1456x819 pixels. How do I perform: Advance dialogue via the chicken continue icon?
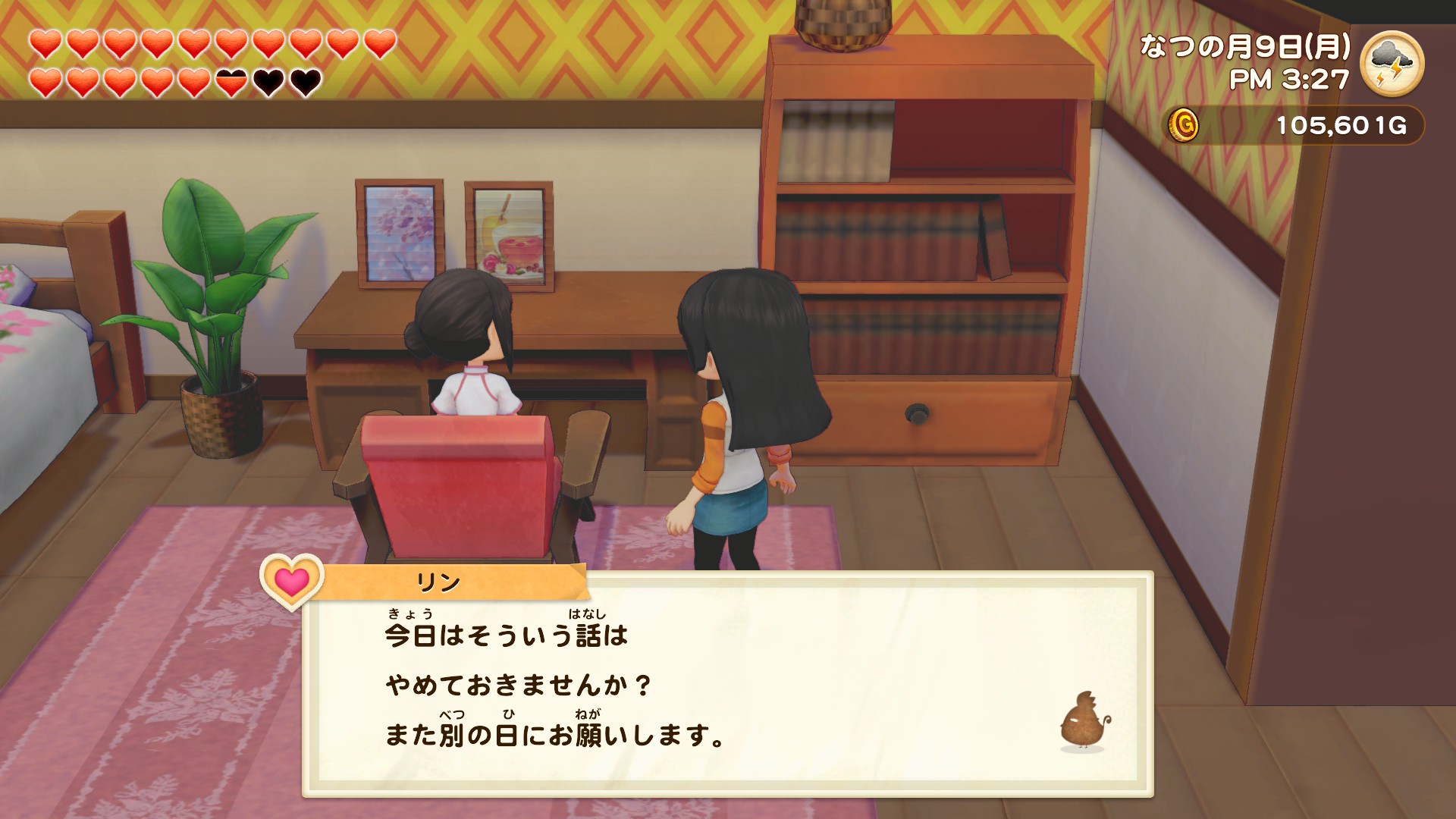1084,722
